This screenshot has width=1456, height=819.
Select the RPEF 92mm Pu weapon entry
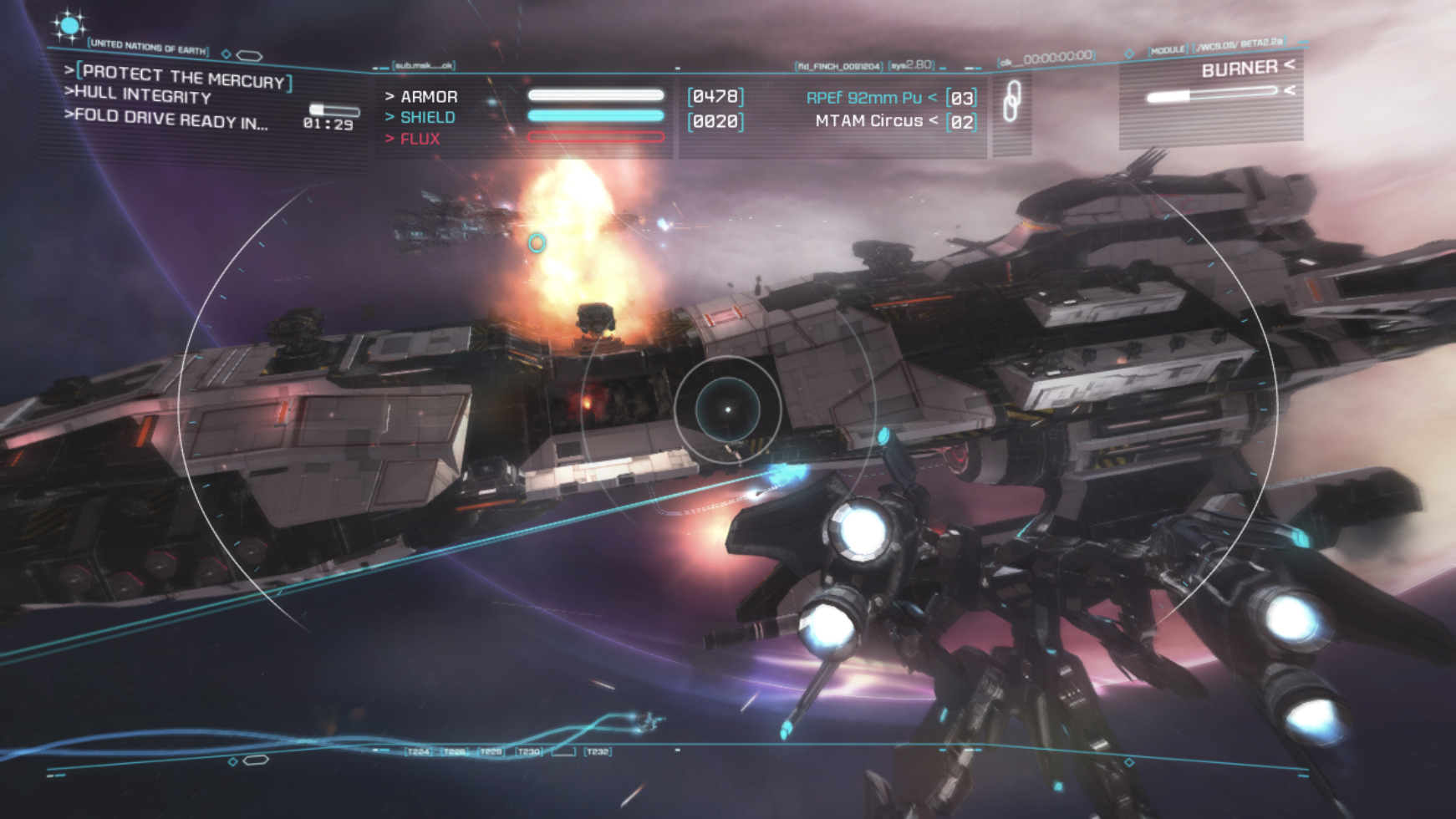(x=864, y=98)
